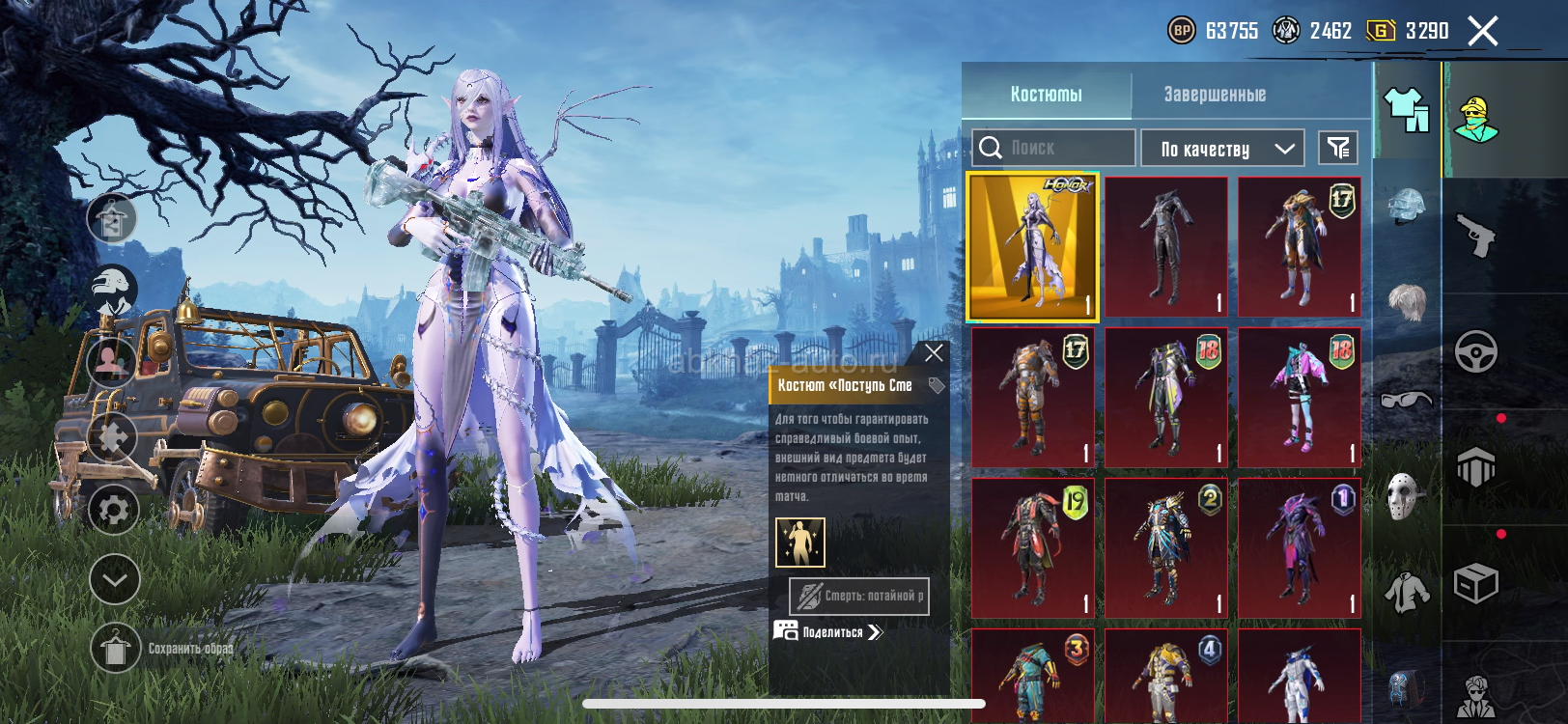Open the steering wheel vehicles category
This screenshot has width=1568, height=724.
point(1476,351)
